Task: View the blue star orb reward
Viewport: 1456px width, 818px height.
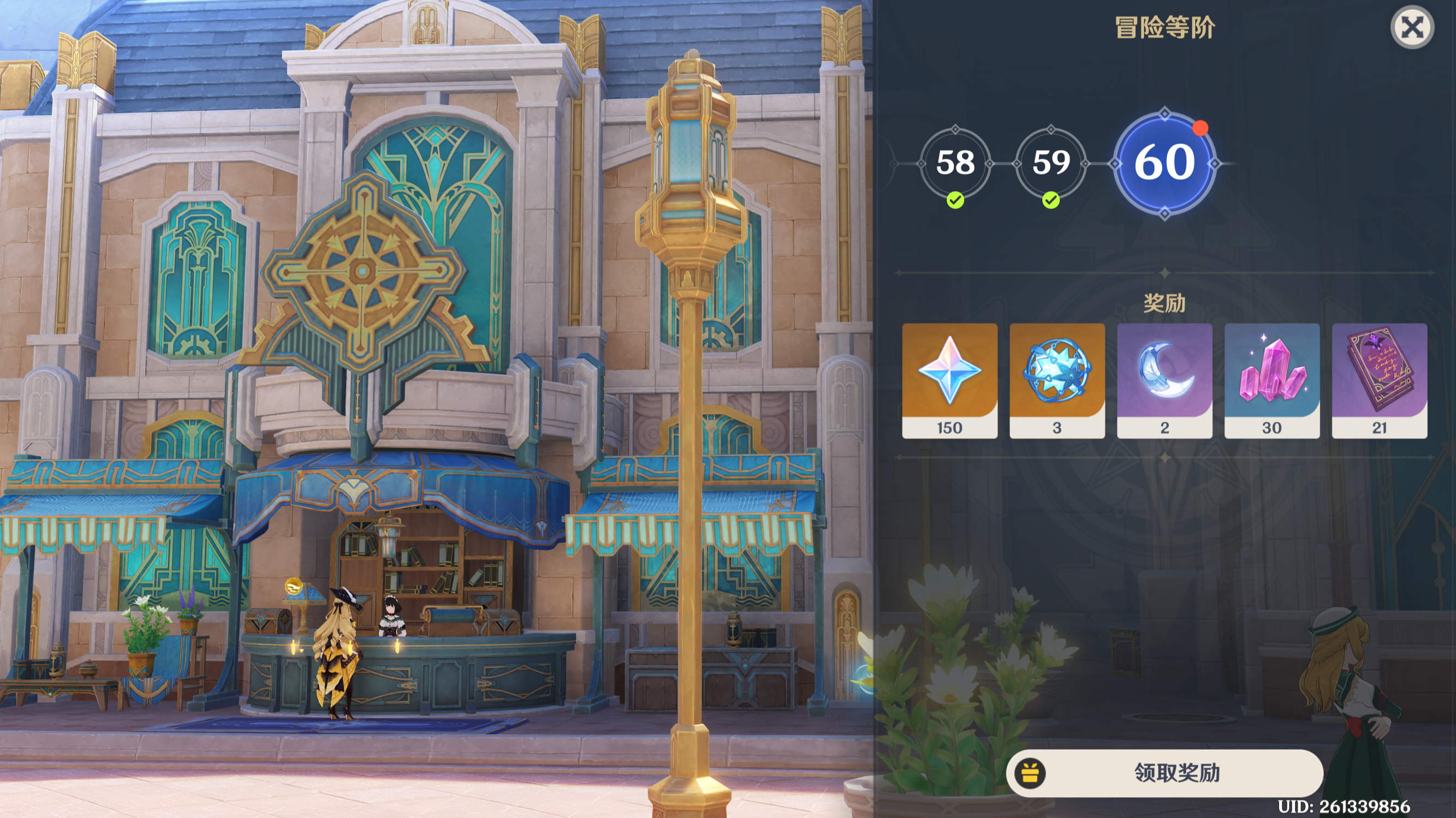Action: (x=1057, y=380)
